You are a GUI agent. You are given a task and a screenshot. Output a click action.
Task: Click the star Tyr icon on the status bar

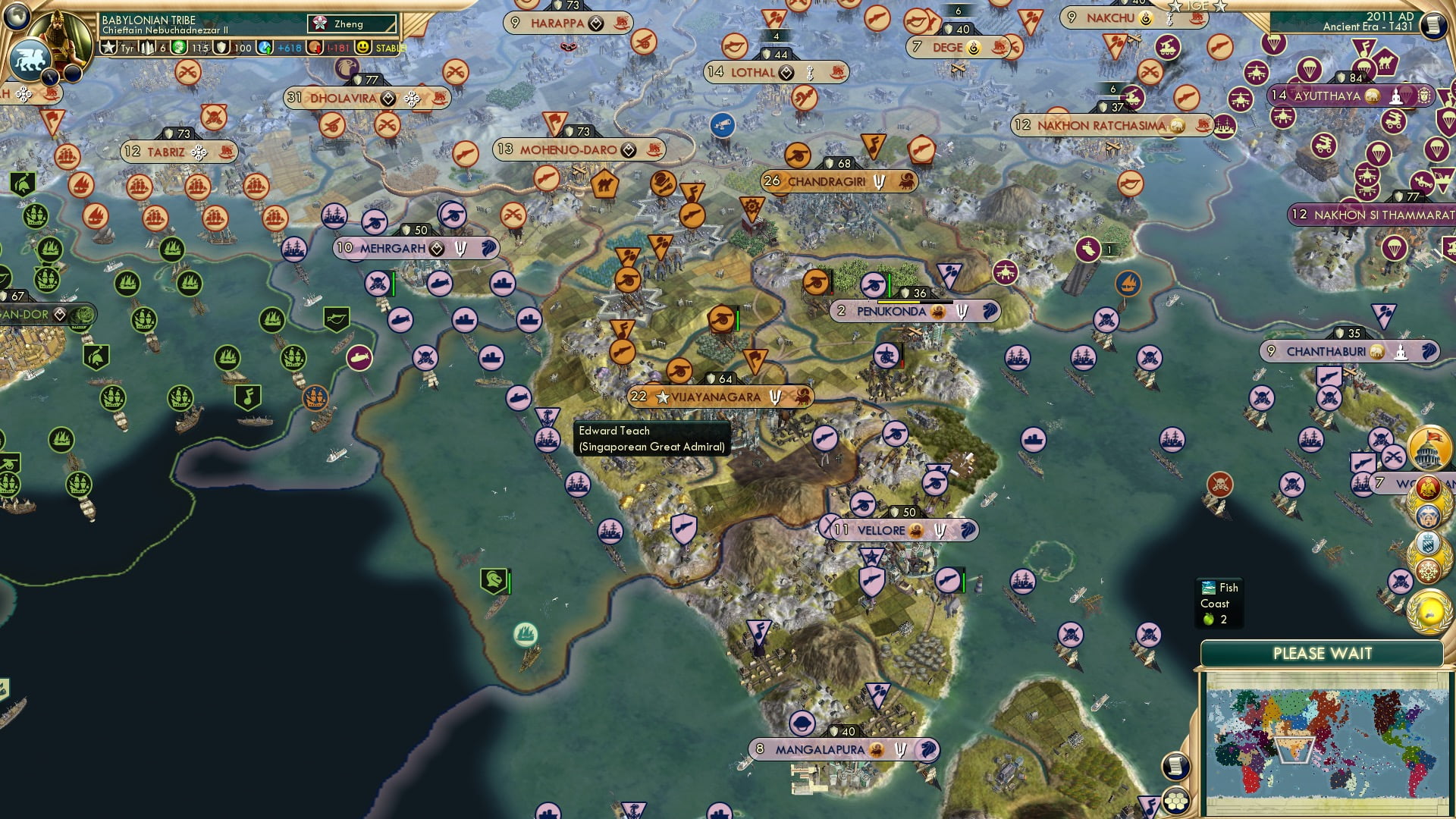click(x=109, y=47)
